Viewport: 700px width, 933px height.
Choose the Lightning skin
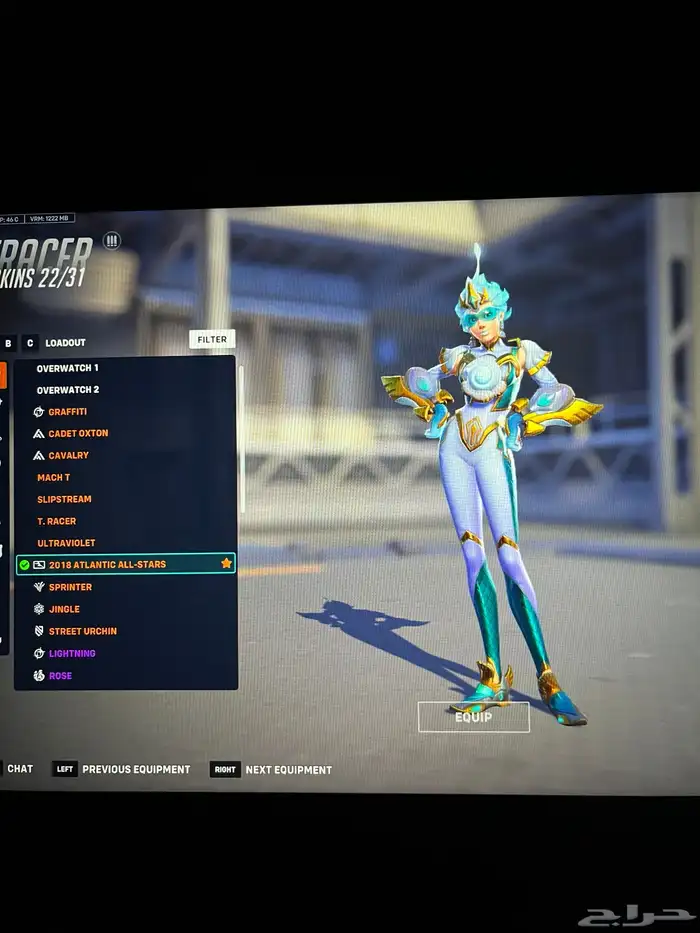[72, 653]
